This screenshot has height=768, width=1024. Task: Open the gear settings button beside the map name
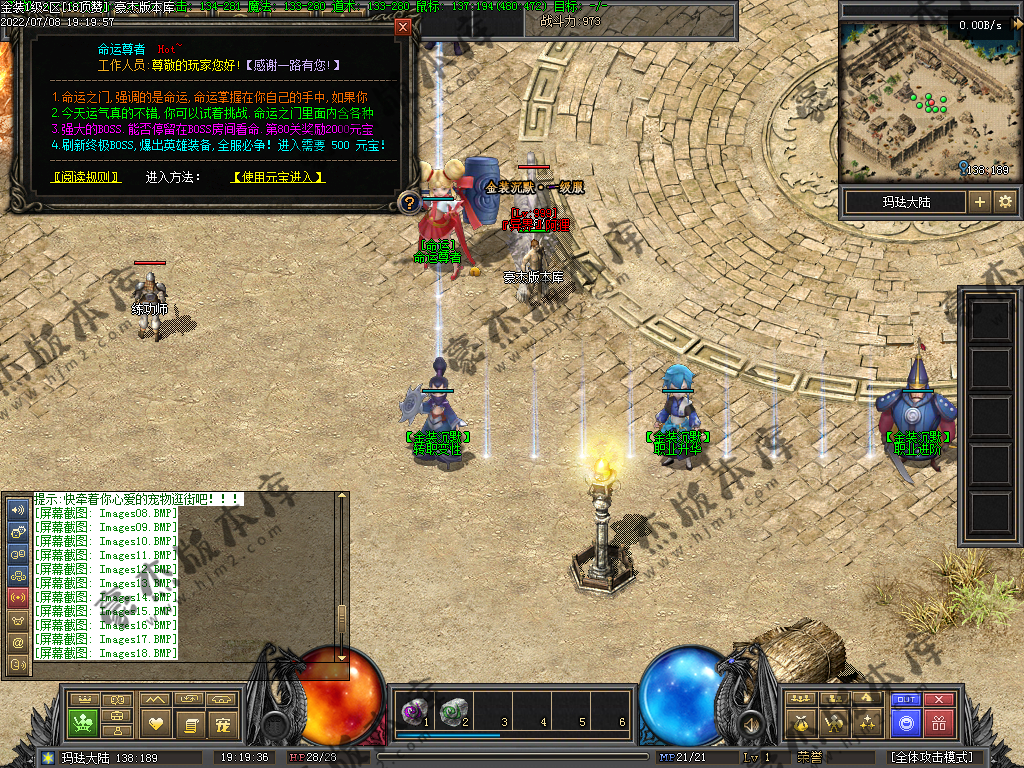1004,202
